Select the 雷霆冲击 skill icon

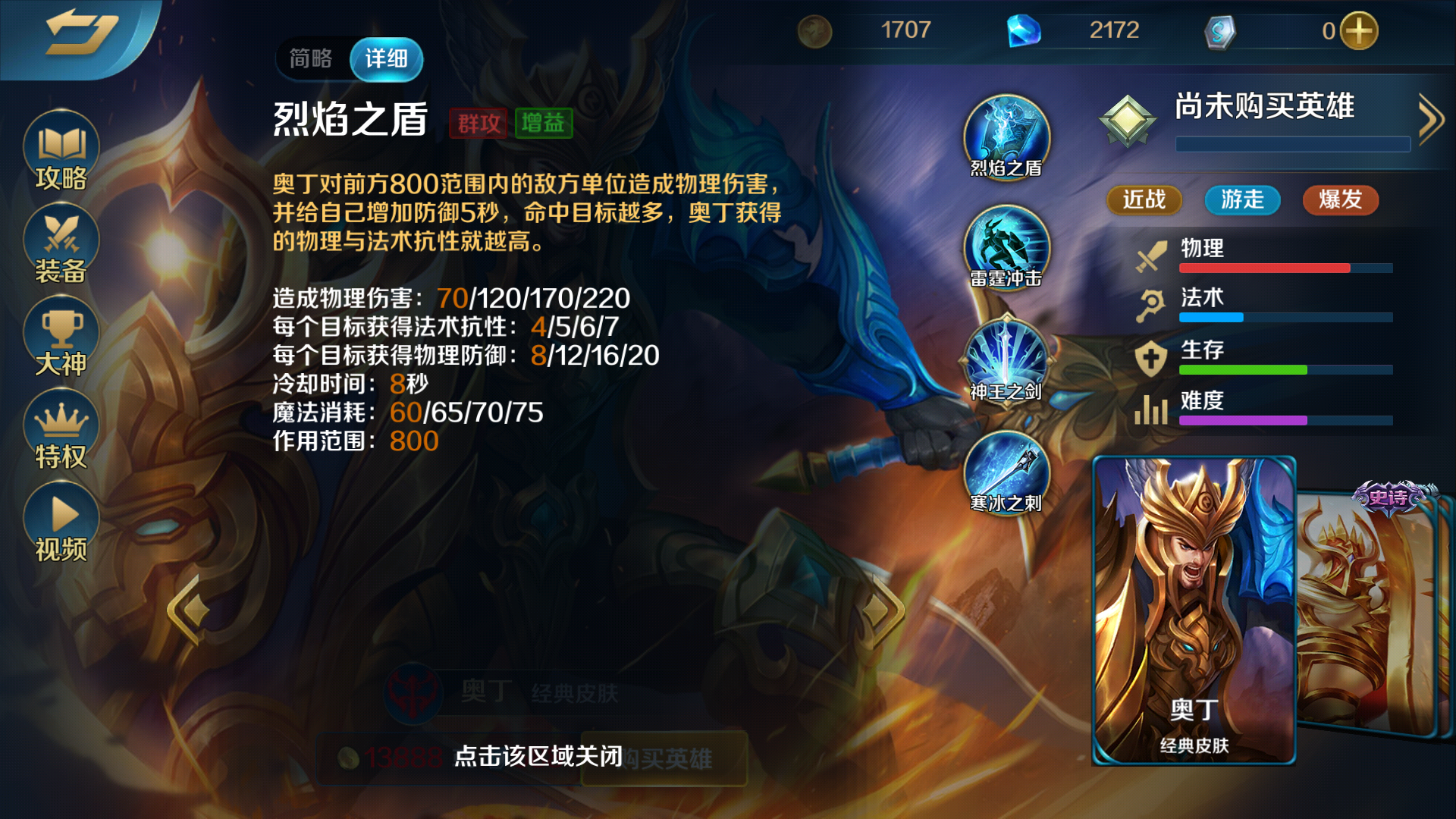point(1006,248)
